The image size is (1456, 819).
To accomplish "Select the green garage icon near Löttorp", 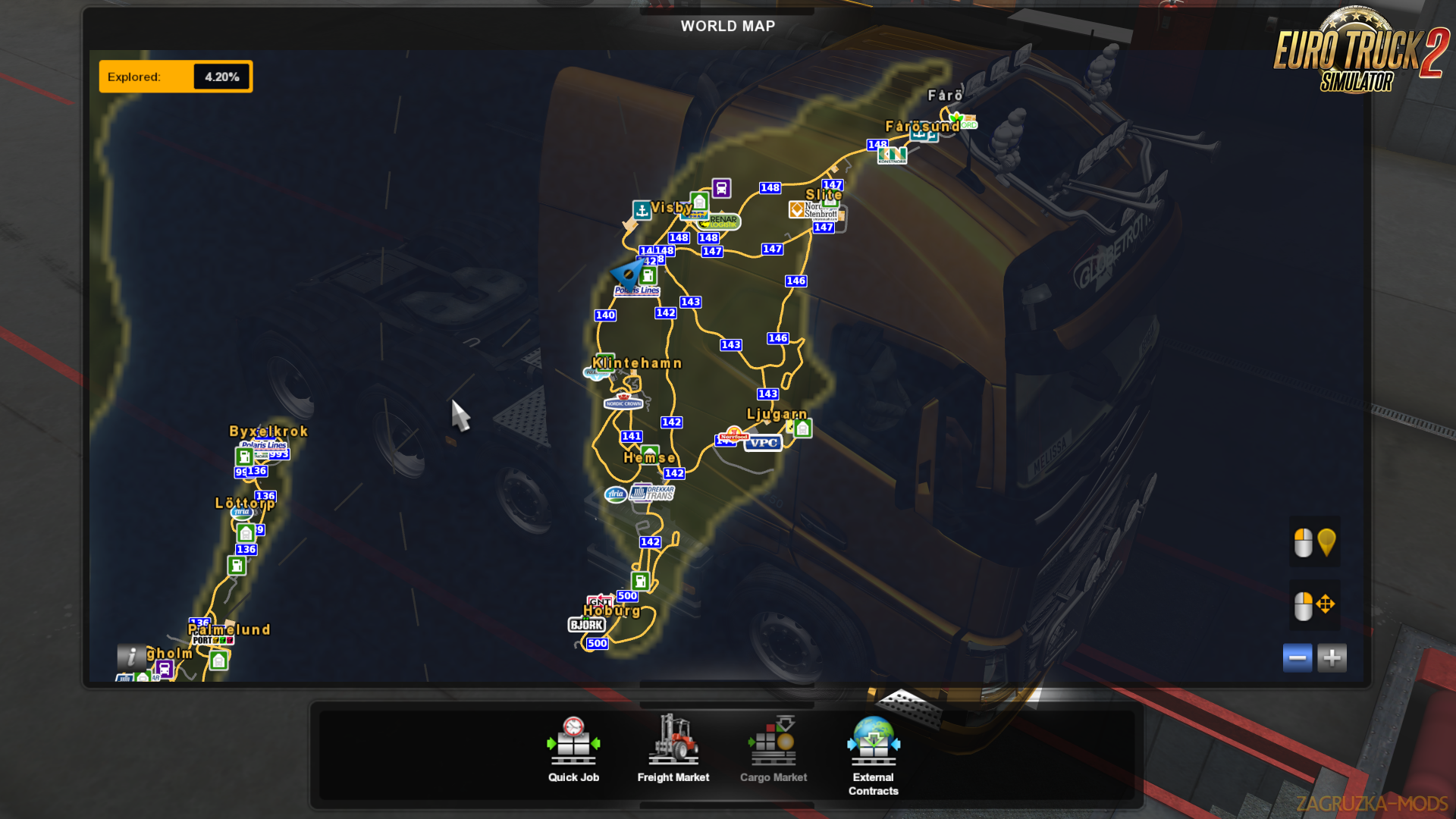I will 244,532.
